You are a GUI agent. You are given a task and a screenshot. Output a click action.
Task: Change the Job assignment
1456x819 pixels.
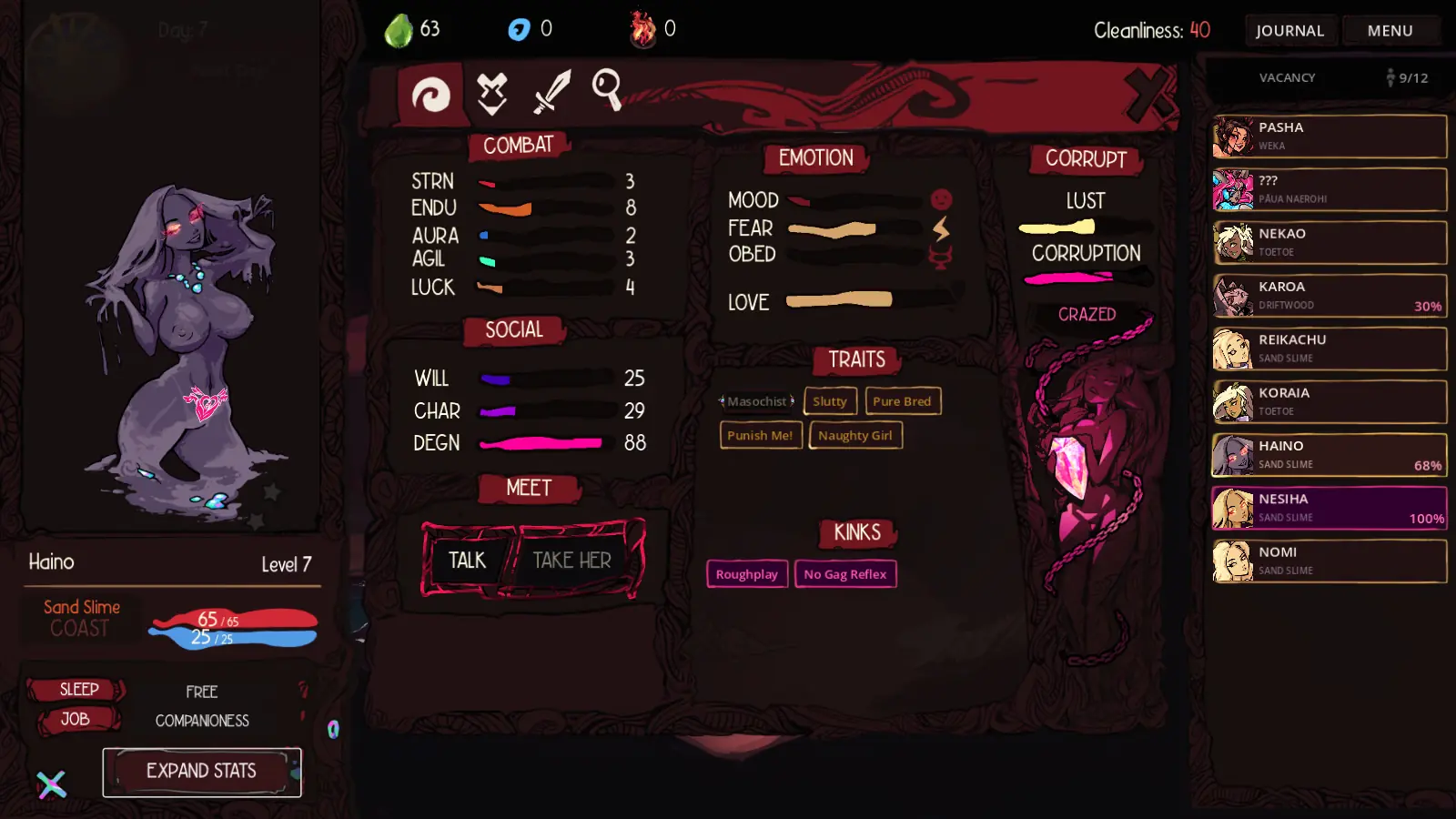pos(76,720)
